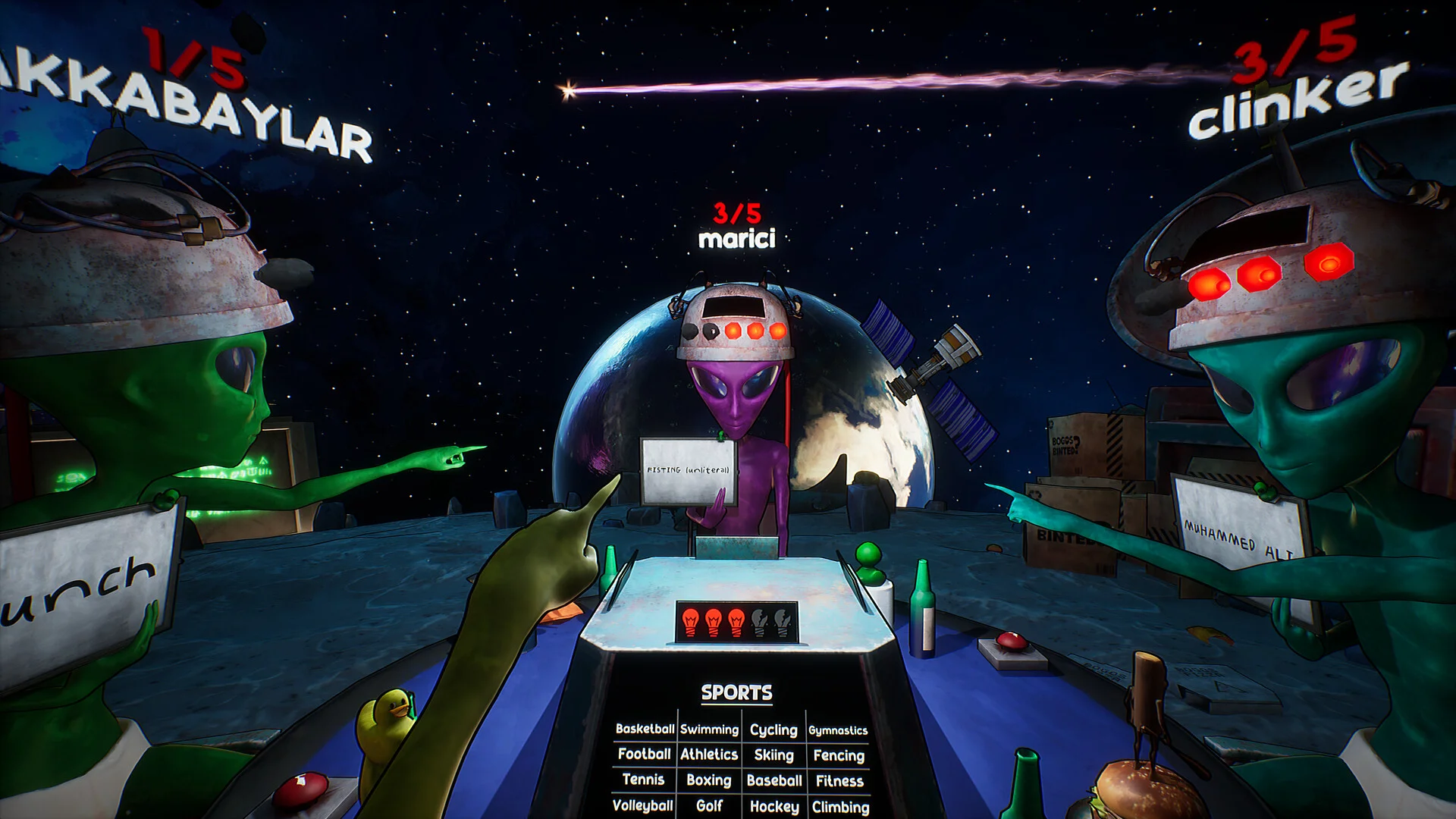Choose the Fitness entry

click(x=839, y=781)
